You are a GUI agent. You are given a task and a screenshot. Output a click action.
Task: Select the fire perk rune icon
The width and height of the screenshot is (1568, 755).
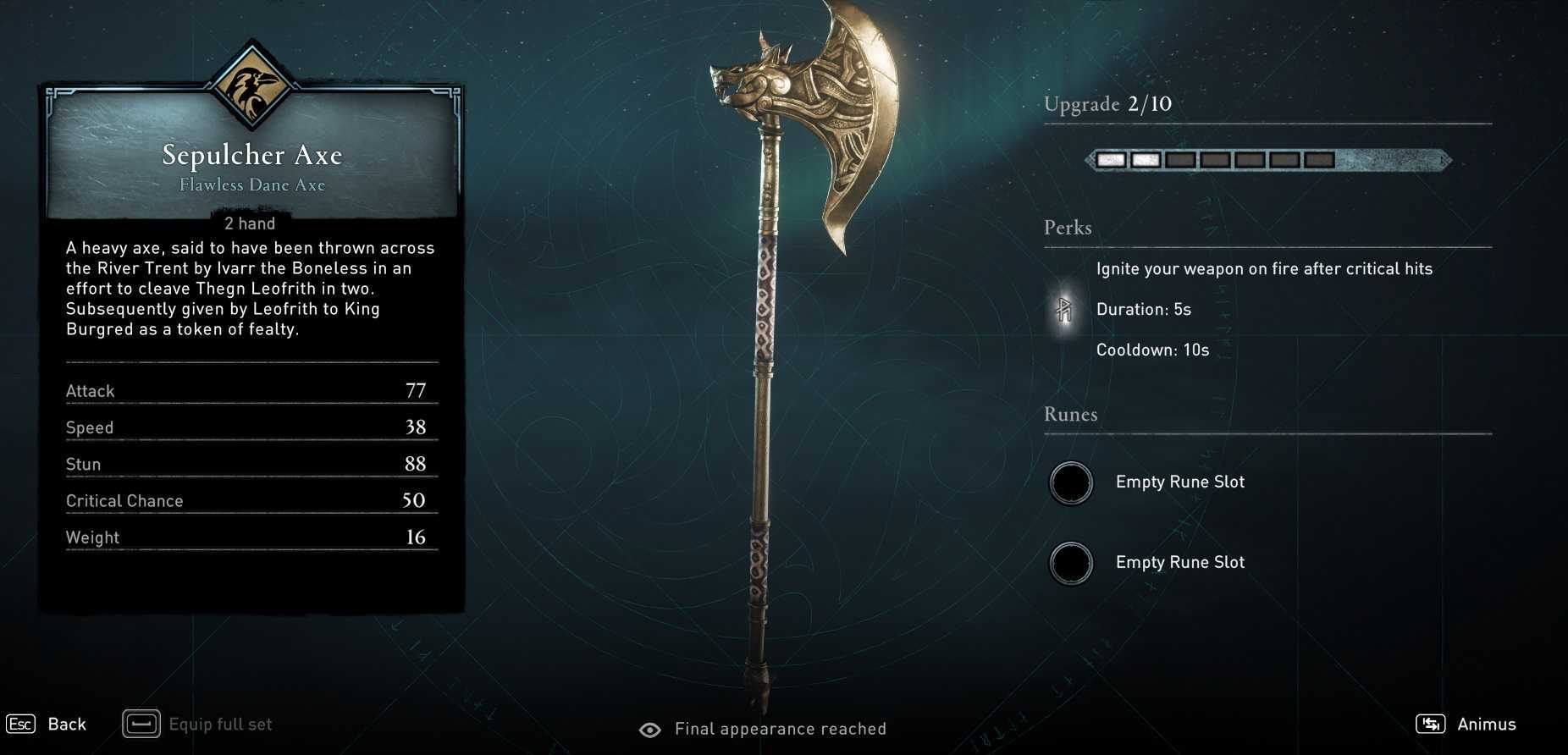coord(1064,310)
